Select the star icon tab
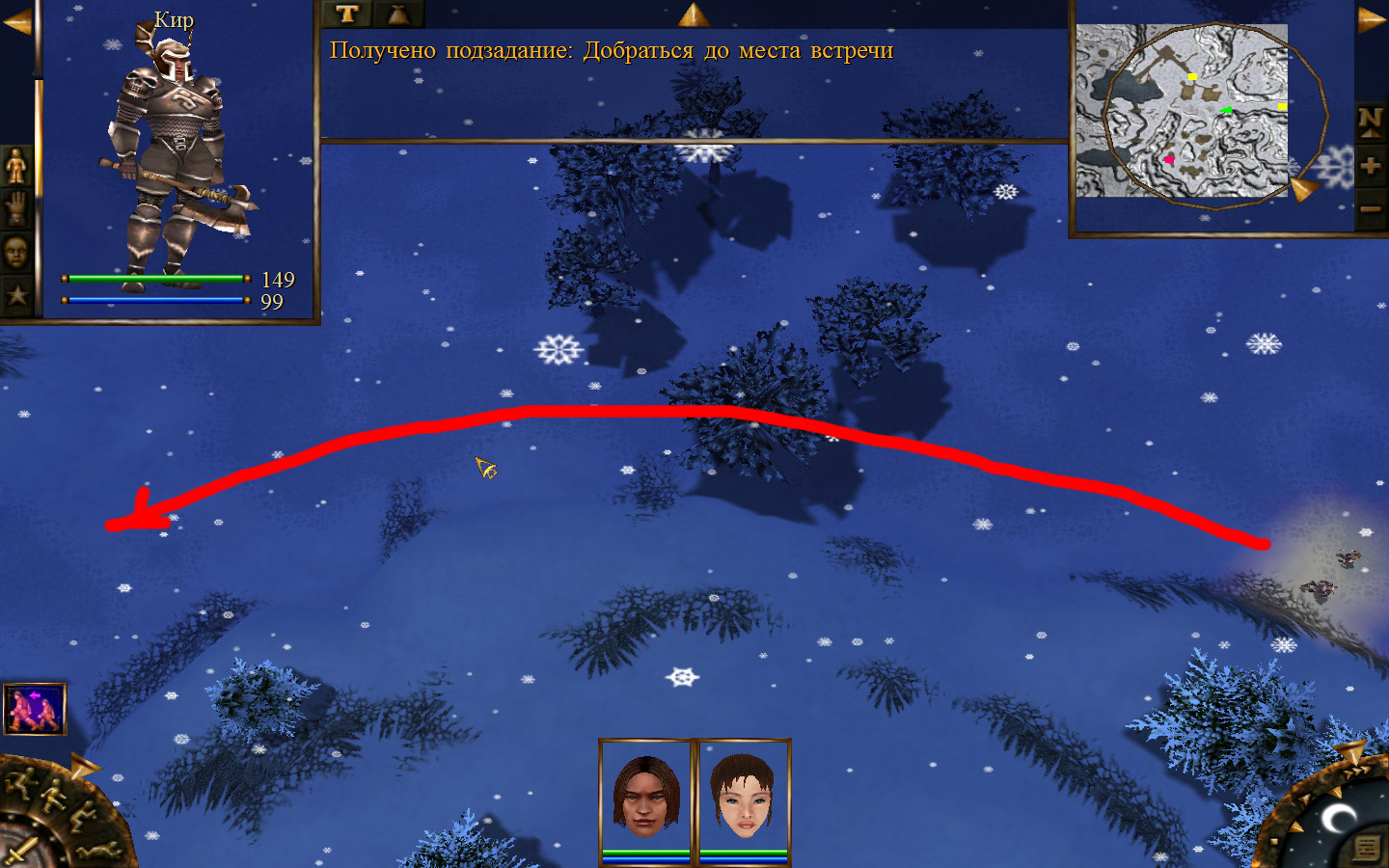 [16, 295]
